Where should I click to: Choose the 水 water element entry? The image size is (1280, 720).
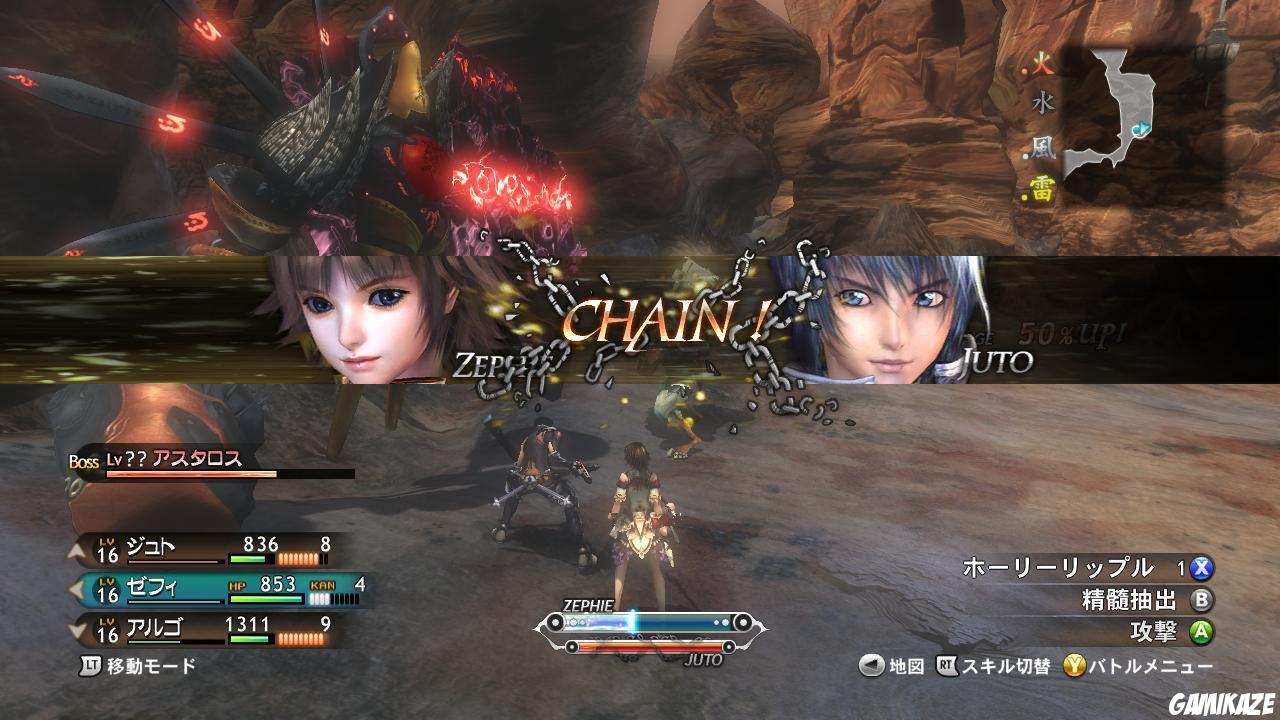click(x=1043, y=102)
